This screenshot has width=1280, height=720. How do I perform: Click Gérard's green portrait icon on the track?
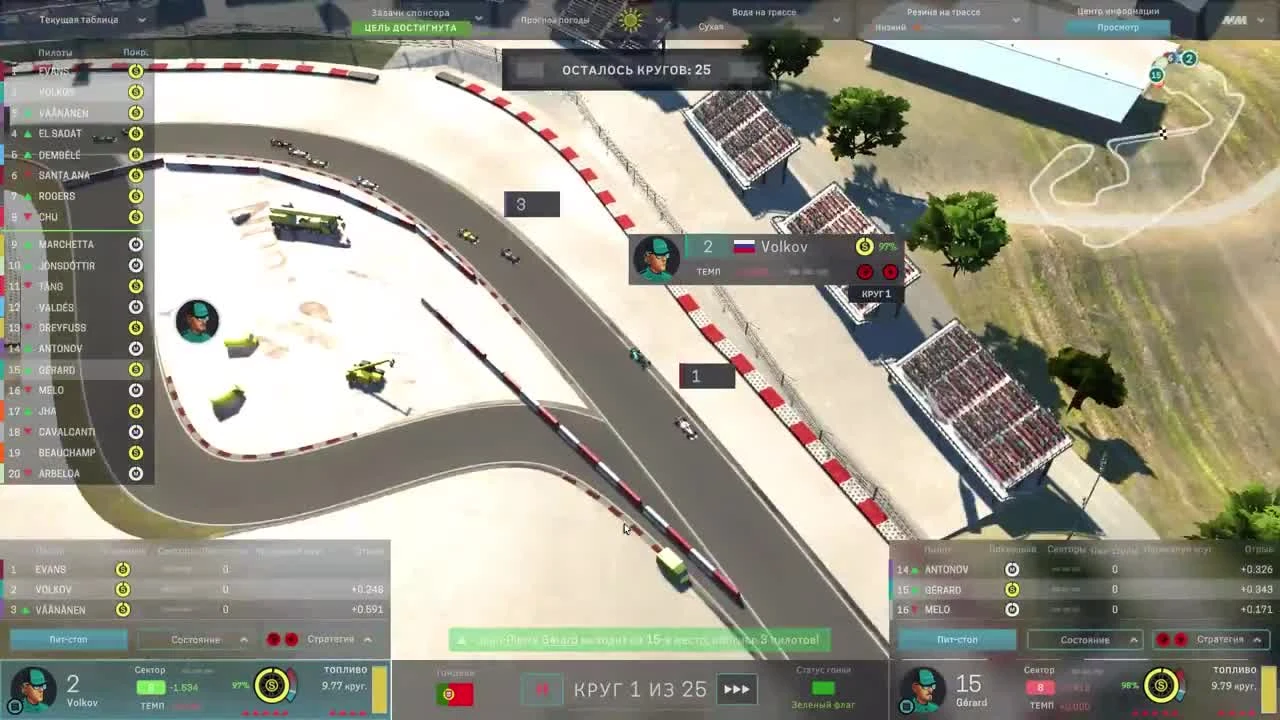click(x=196, y=321)
